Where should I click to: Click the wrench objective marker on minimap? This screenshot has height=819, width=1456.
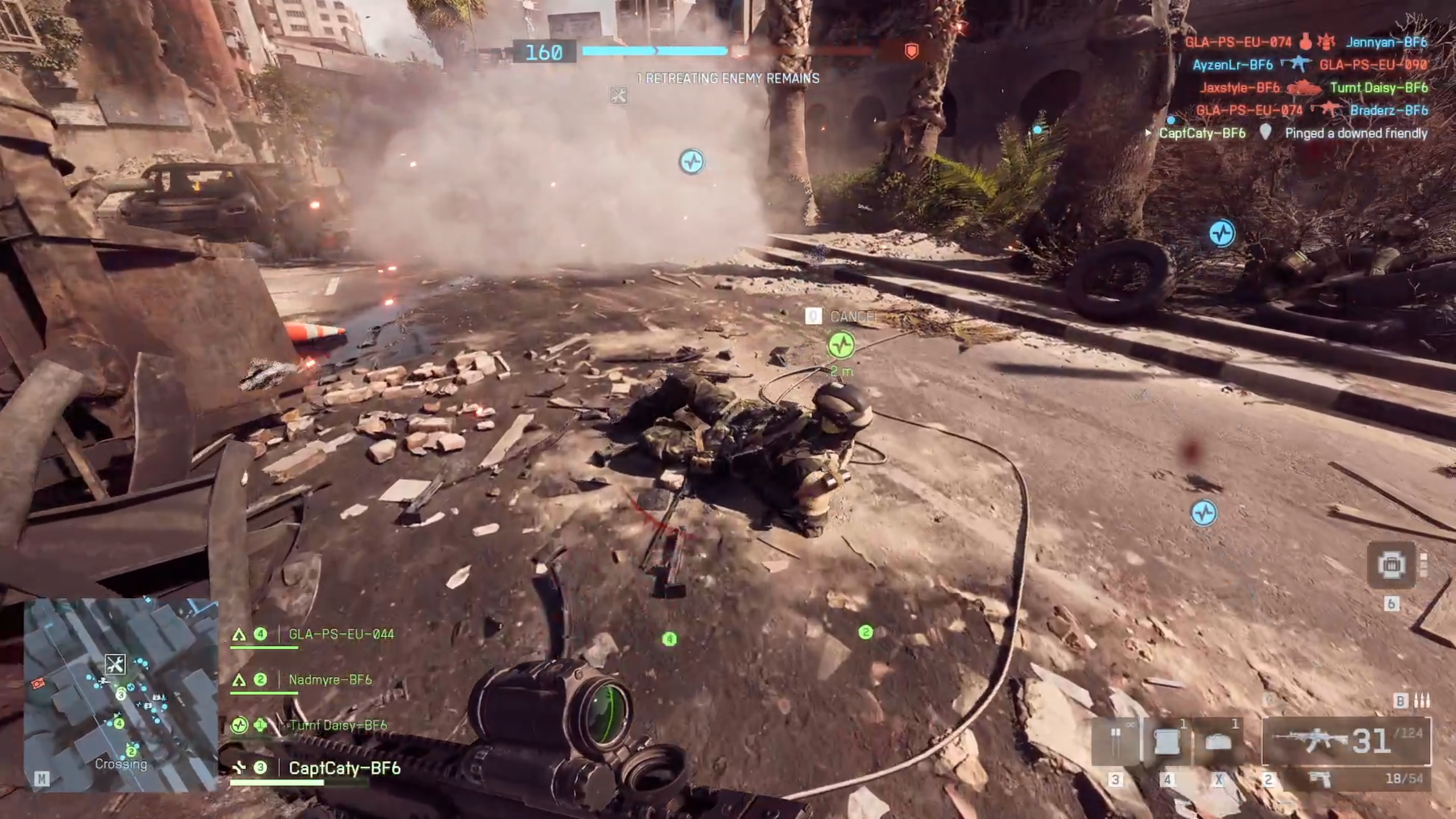115,664
